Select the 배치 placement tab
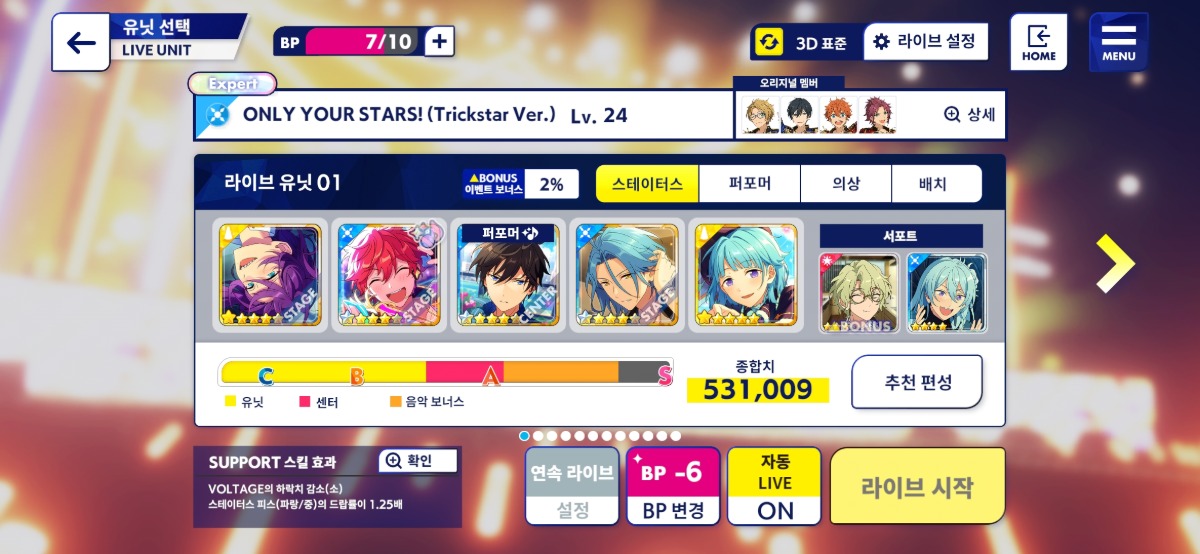This screenshot has height=554, width=1200. [933, 184]
